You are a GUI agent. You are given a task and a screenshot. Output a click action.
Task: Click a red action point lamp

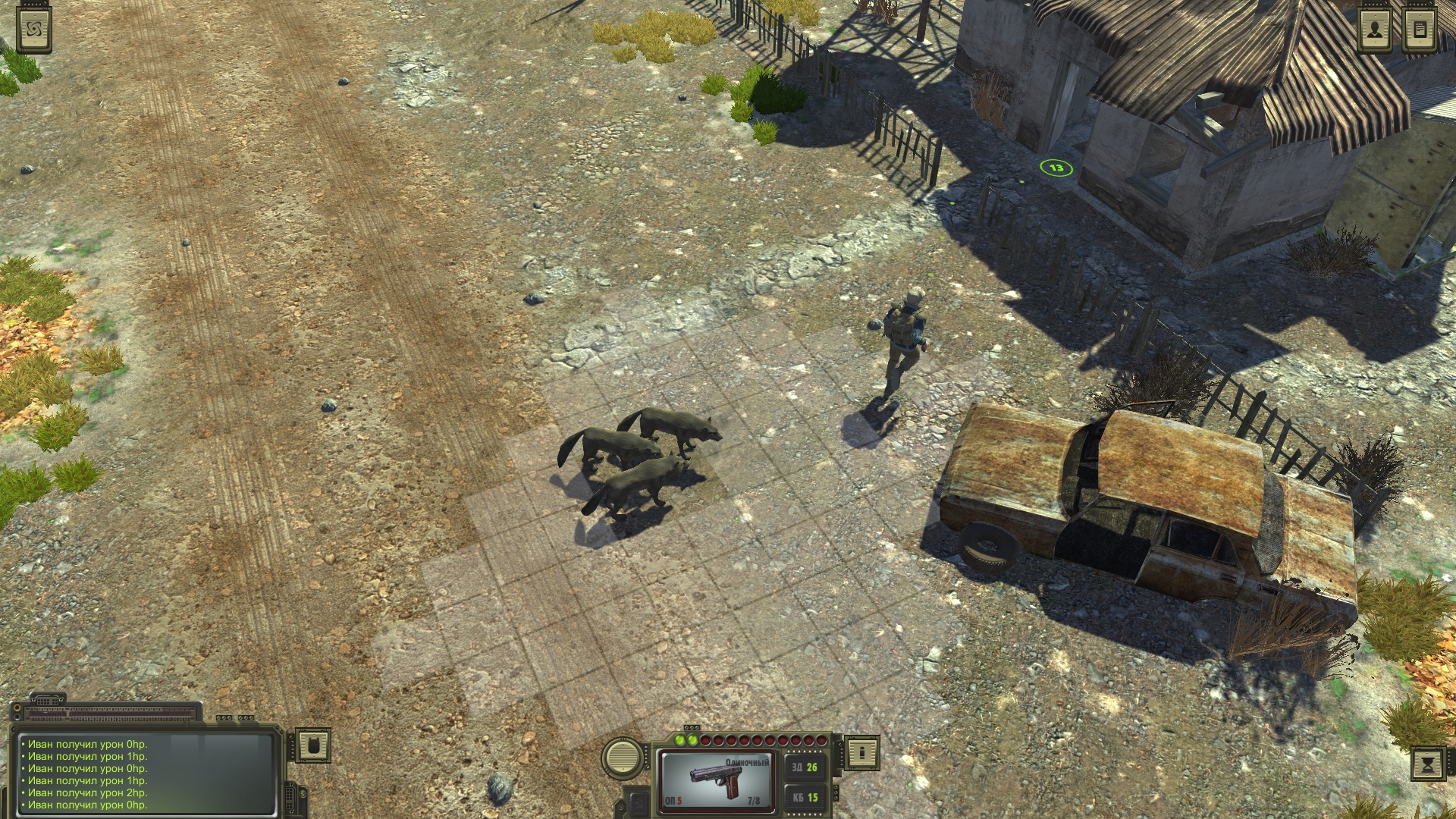point(704,740)
